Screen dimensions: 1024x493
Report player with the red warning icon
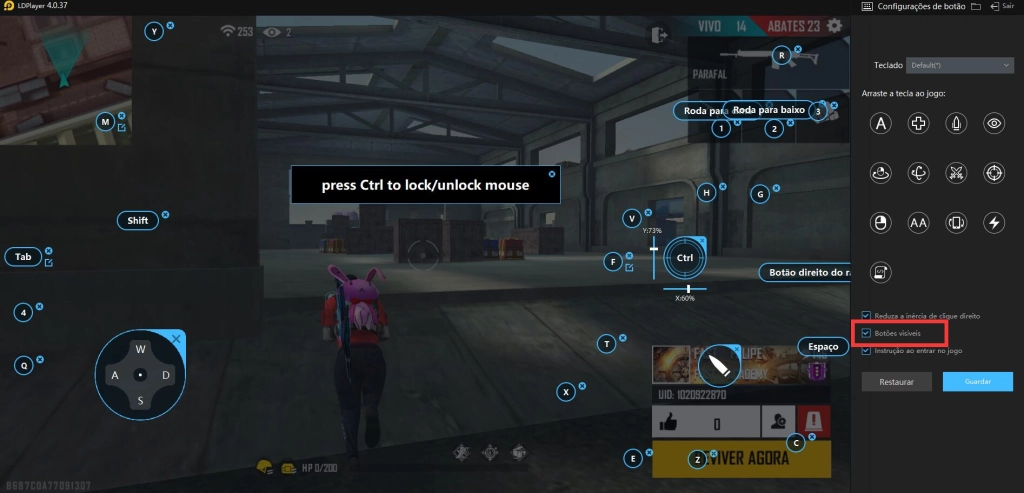click(814, 421)
